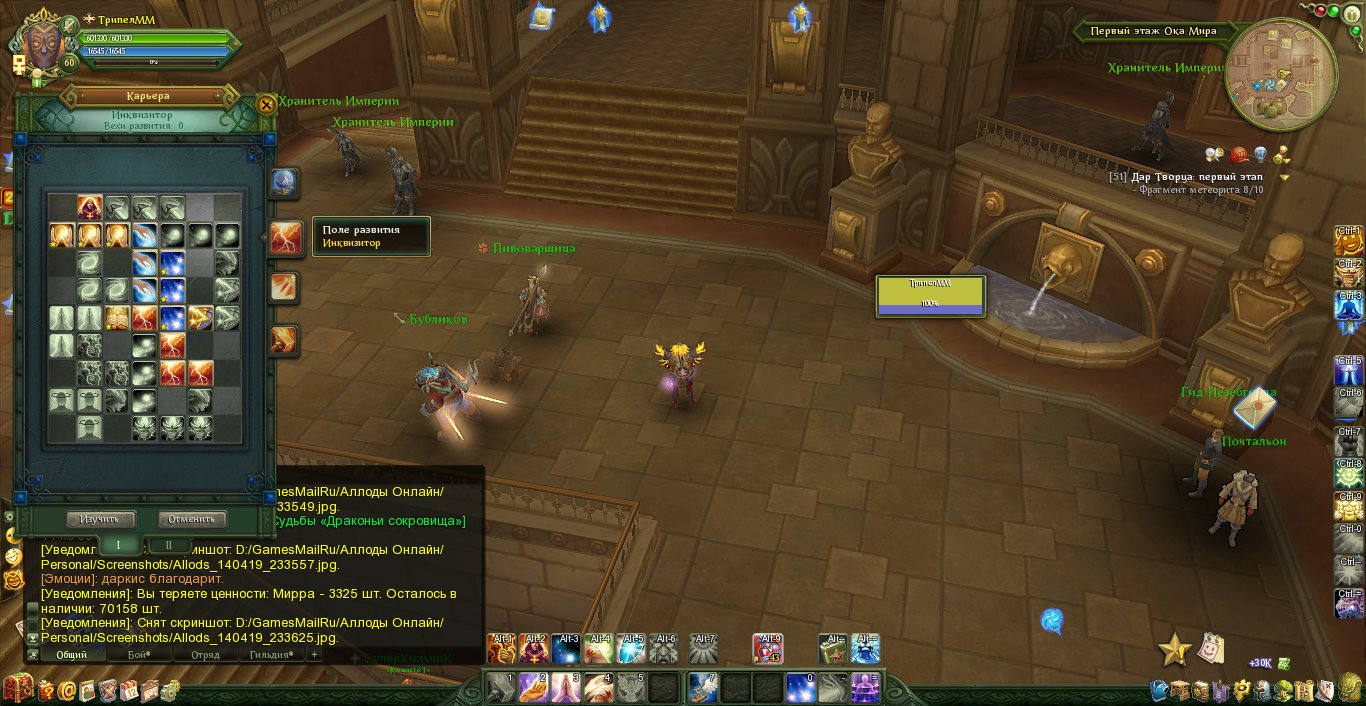The image size is (1366, 706).
Task: Close the Карьера window
Action: tap(266, 105)
